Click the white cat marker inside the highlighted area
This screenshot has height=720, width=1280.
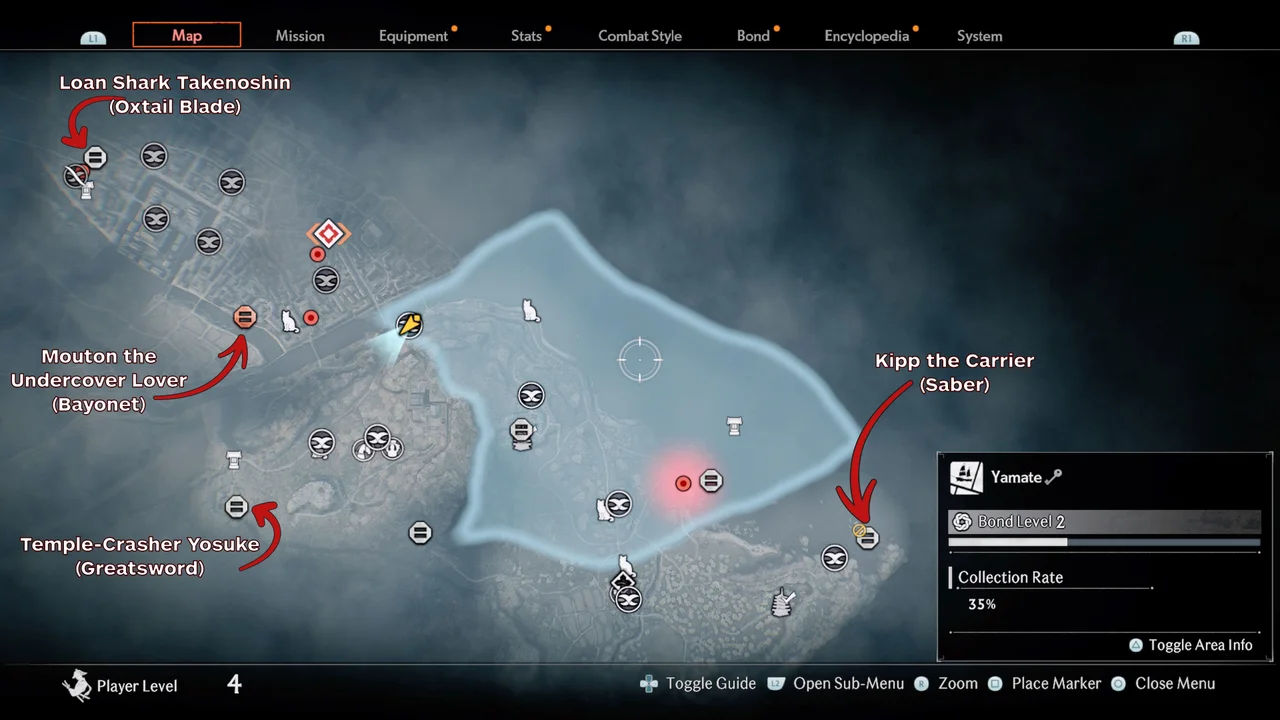pos(531,311)
